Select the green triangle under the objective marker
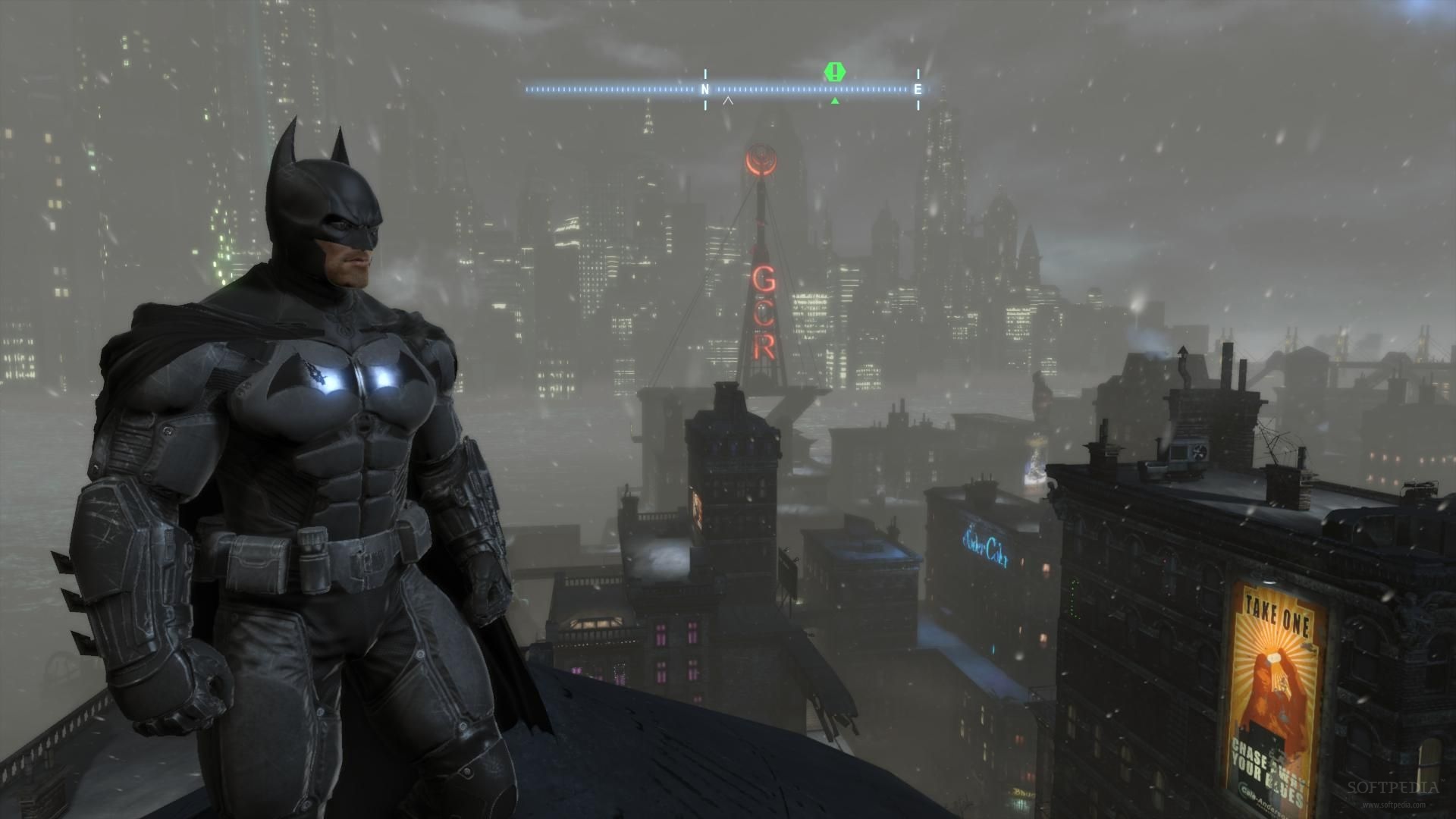Image resolution: width=1456 pixels, height=819 pixels. pos(834,101)
